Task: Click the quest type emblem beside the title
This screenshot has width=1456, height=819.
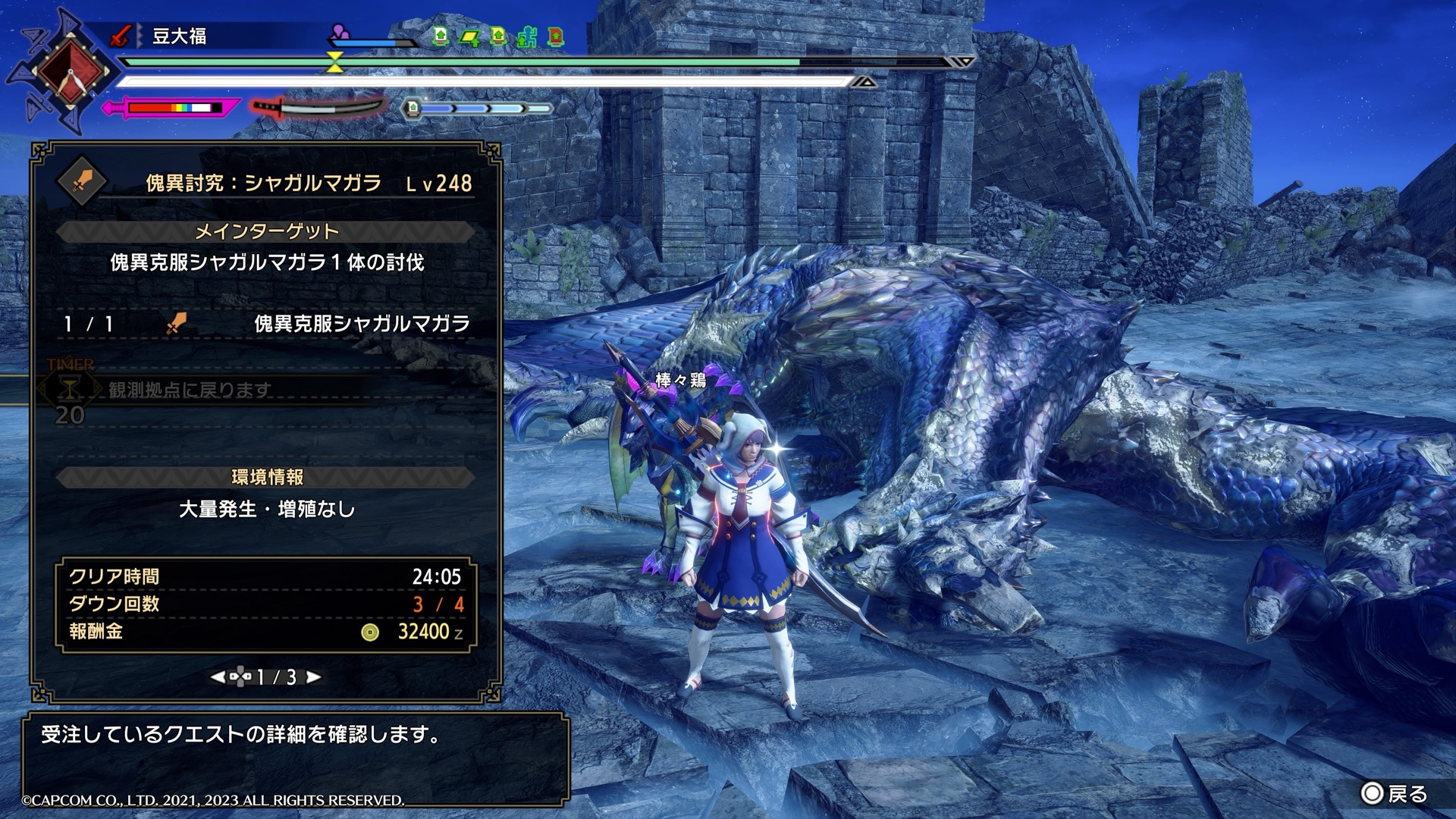Action: (x=82, y=182)
